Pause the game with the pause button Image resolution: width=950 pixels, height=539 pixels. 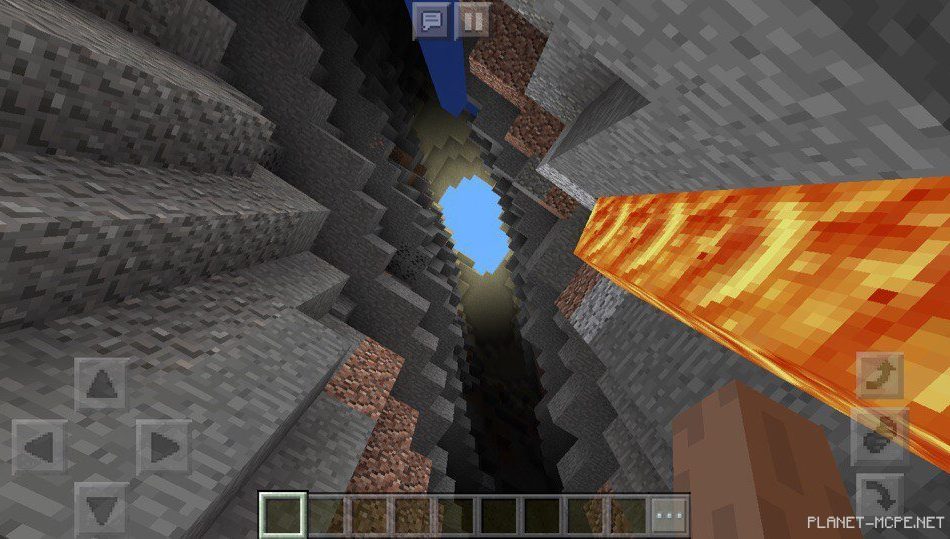pos(473,20)
